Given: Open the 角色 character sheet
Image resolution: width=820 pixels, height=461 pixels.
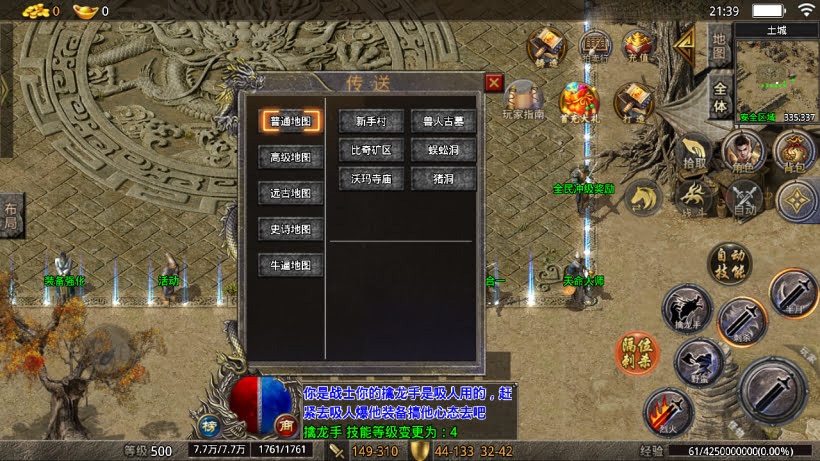Looking at the screenshot, I should [742, 152].
